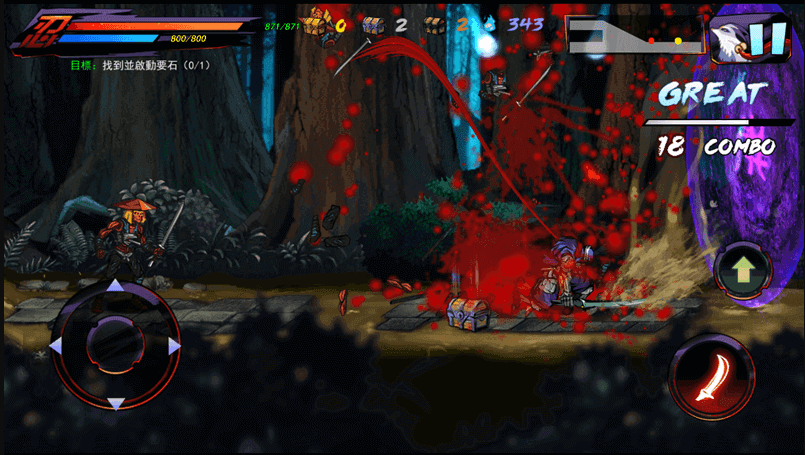Tap the green arrow jump button

pos(744,270)
